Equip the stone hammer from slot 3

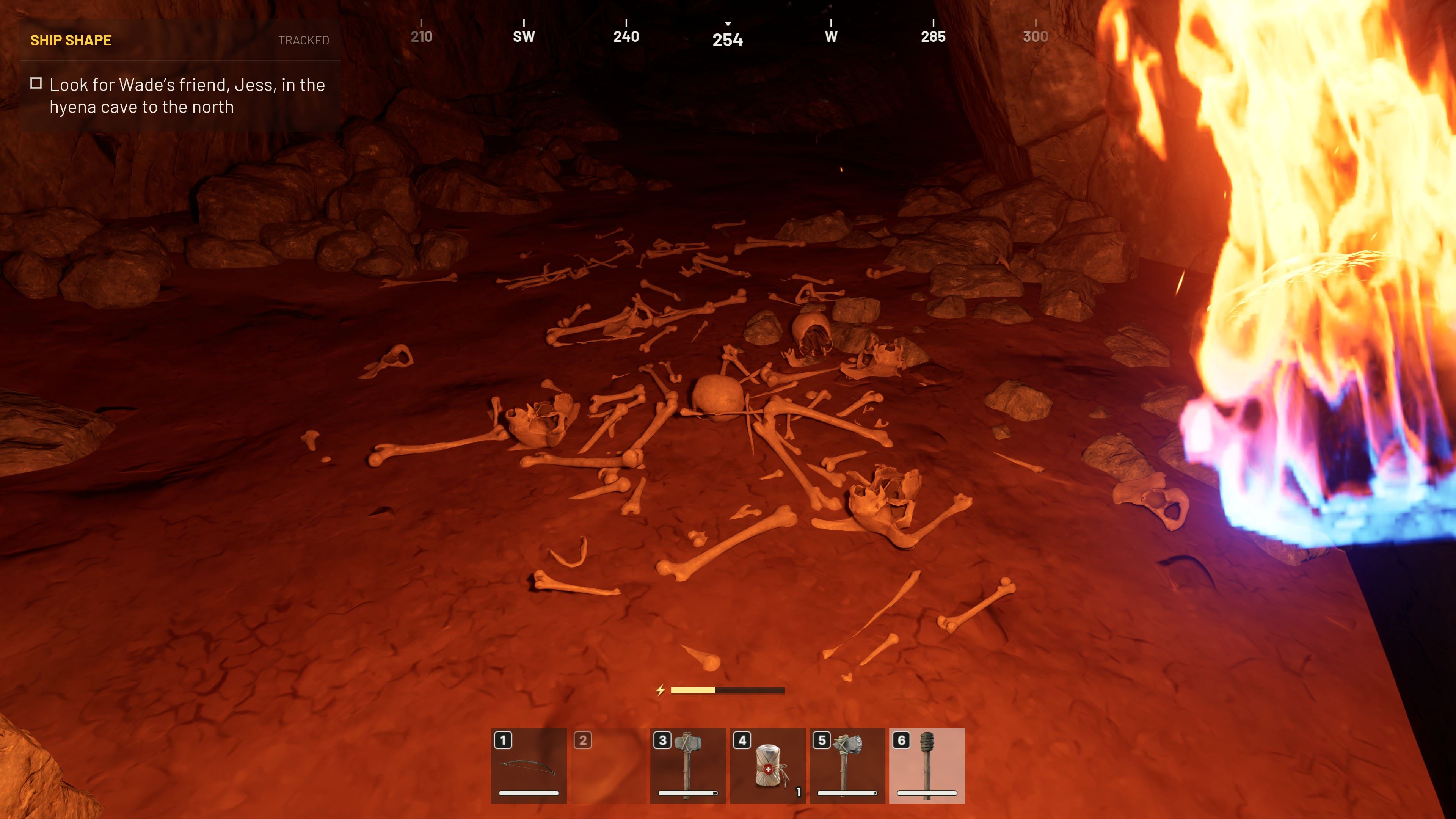tap(688, 765)
